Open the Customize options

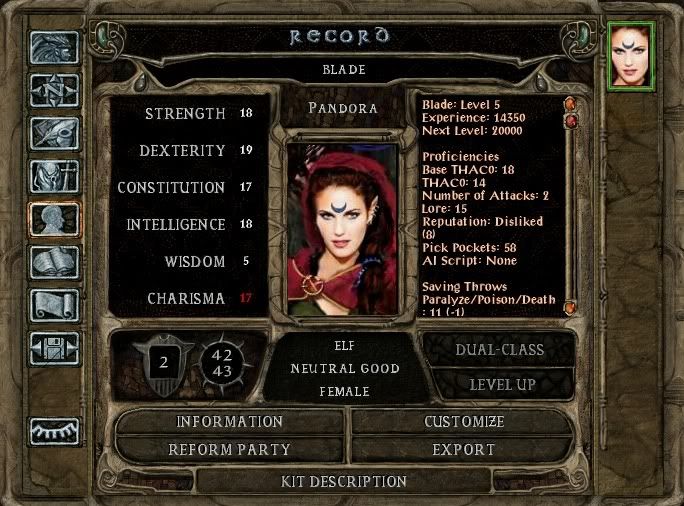tap(464, 422)
